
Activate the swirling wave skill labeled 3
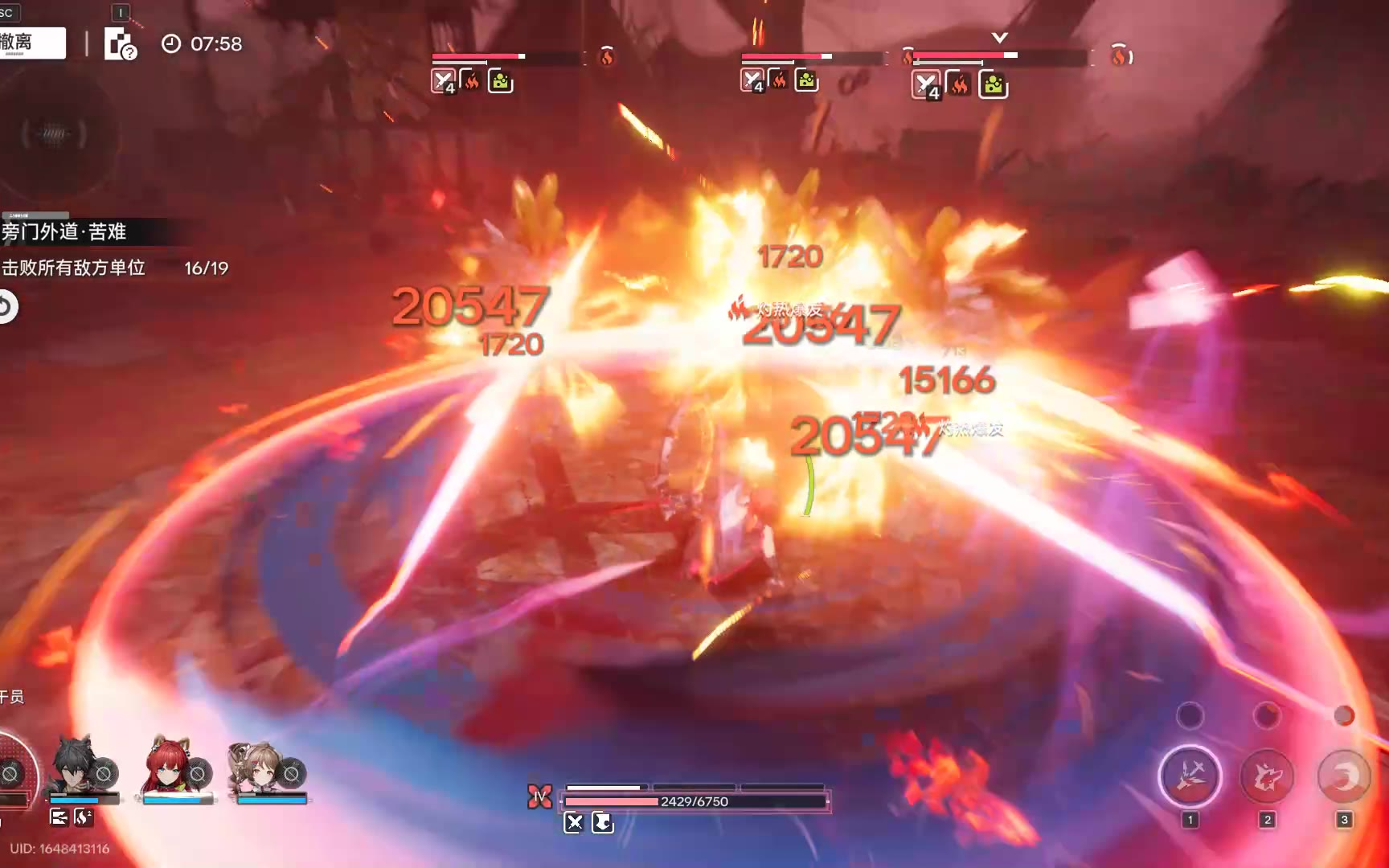click(1343, 776)
